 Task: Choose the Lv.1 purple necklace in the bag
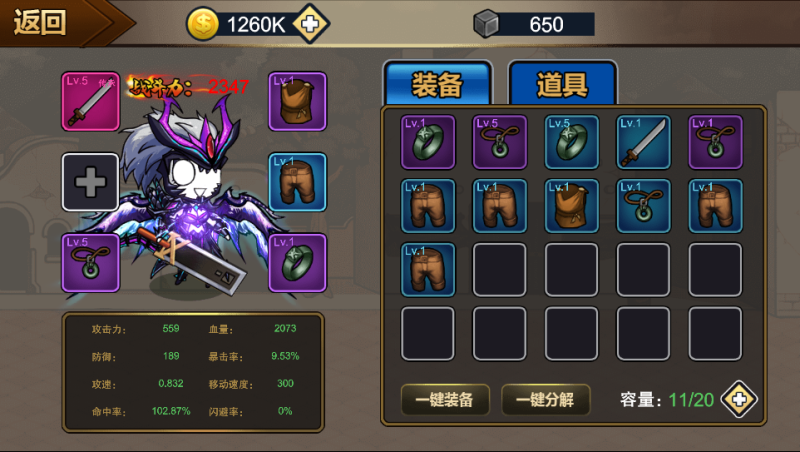click(716, 142)
